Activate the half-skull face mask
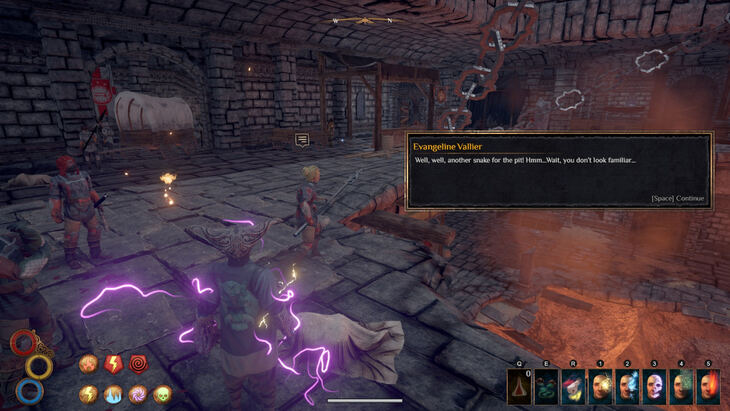The width and height of the screenshot is (730, 411). coord(654,387)
